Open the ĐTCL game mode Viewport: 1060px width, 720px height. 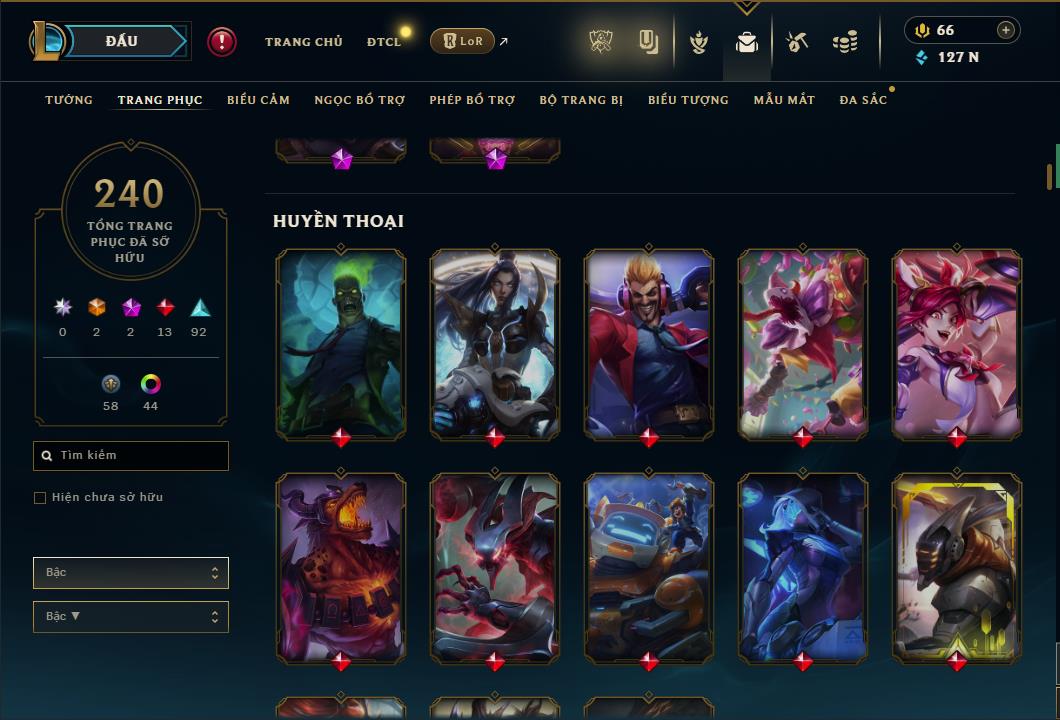pyautogui.click(x=383, y=42)
